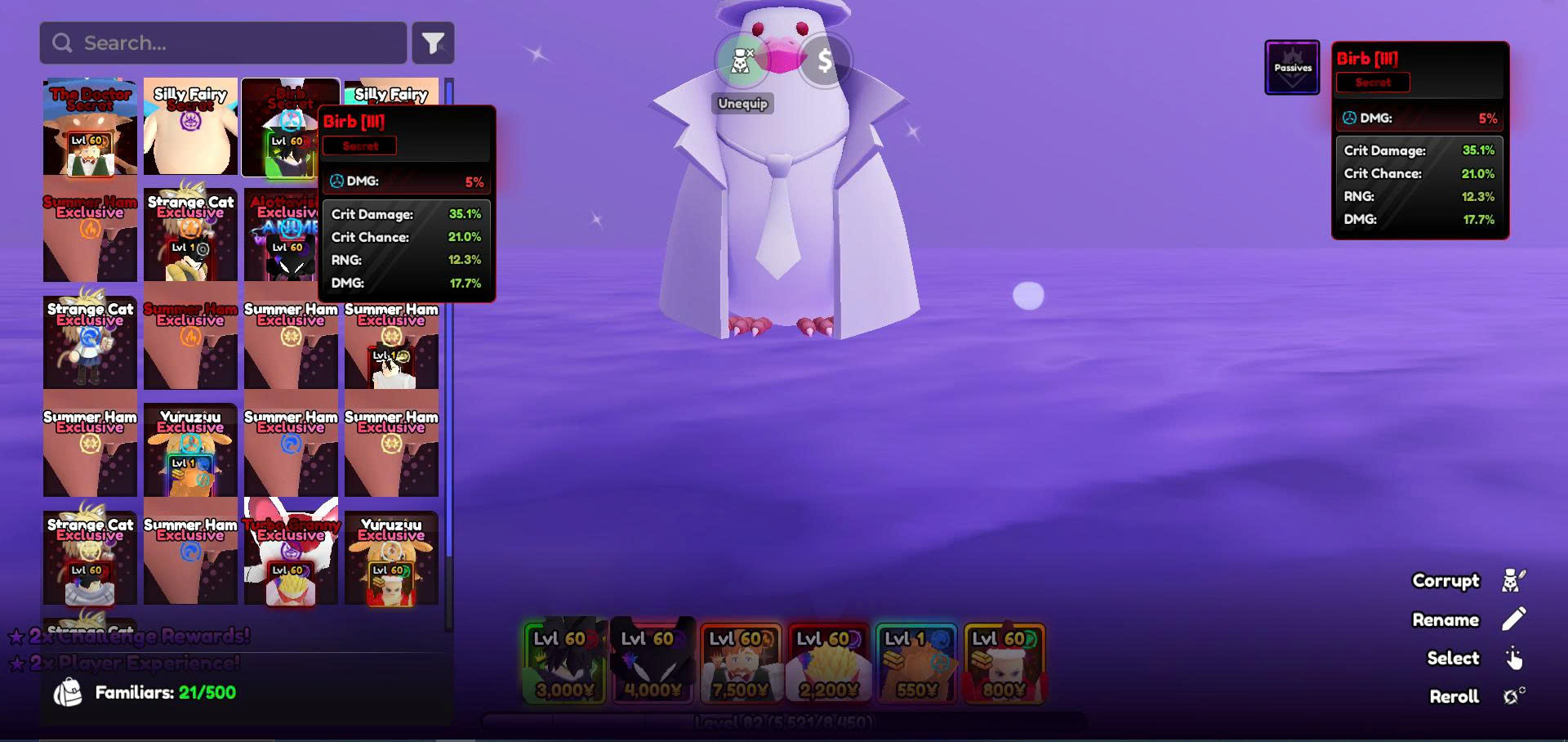Choose the 2,200¥ unit slot
The image size is (1568, 742).
[x=829, y=663]
